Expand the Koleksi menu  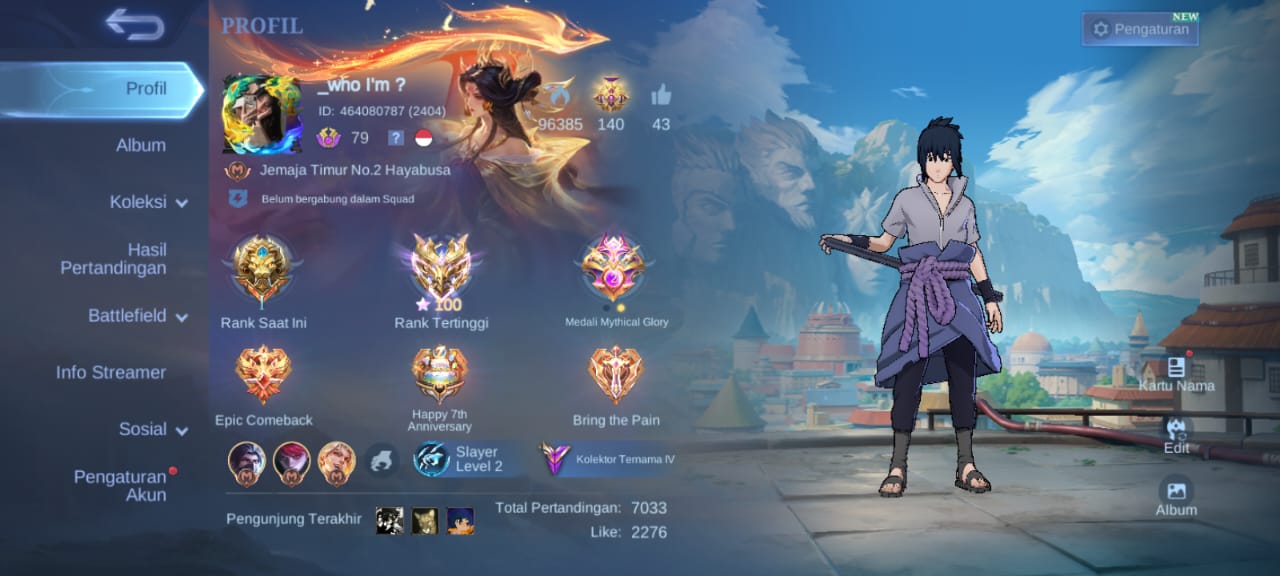pyautogui.click(x=148, y=202)
